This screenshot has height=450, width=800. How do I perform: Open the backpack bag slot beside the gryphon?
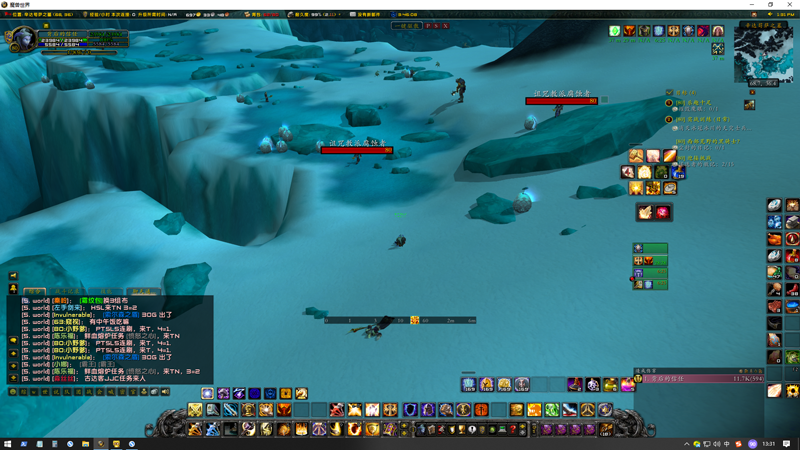tap(606, 428)
